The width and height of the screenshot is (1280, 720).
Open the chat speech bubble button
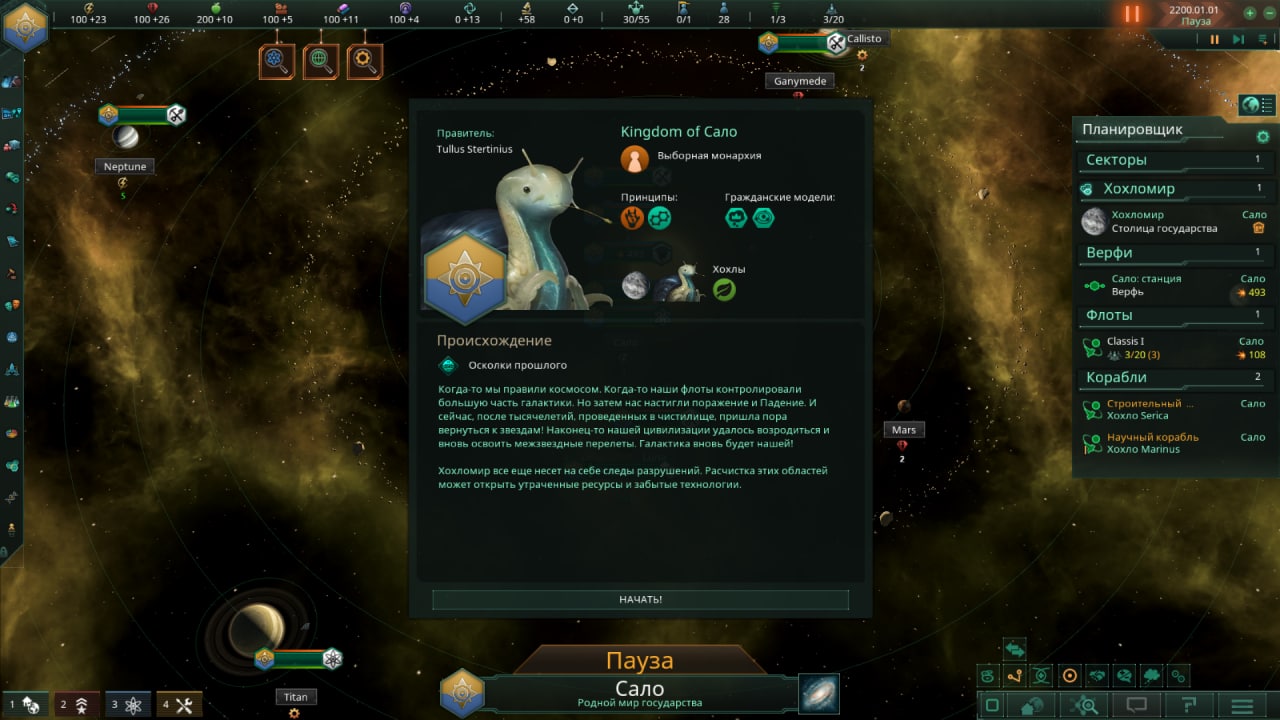pyautogui.click(x=1136, y=705)
